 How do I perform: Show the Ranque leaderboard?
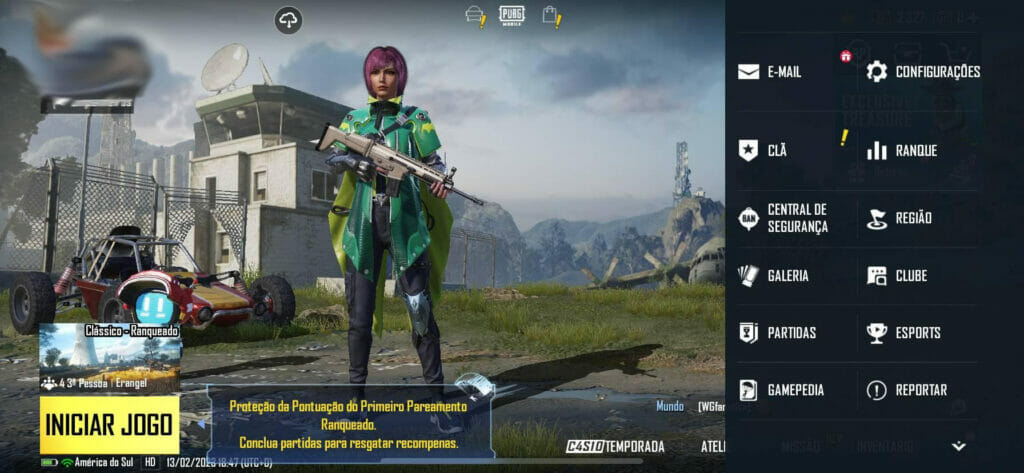click(x=902, y=151)
